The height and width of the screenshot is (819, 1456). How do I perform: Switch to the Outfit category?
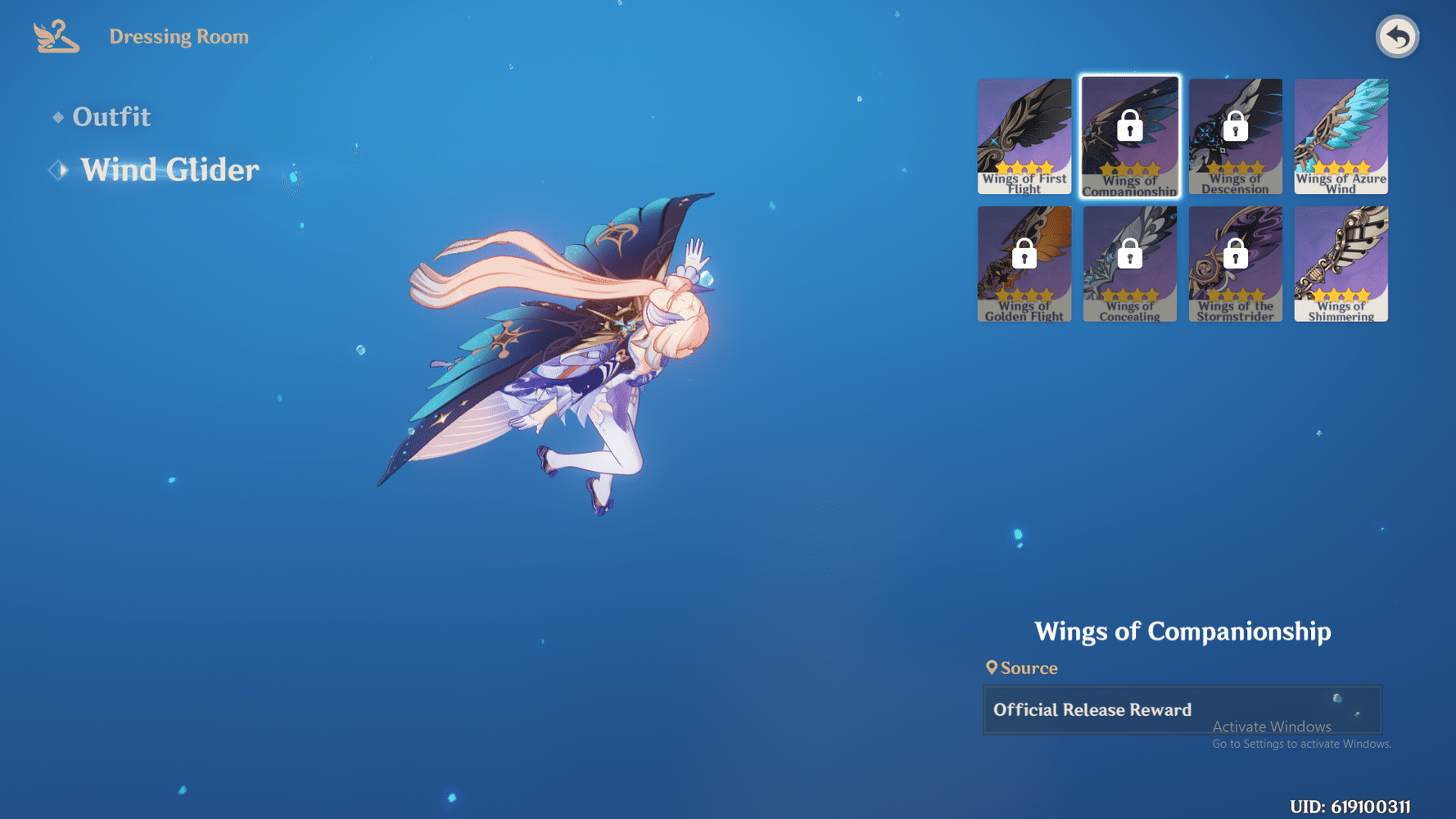pyautogui.click(x=111, y=116)
